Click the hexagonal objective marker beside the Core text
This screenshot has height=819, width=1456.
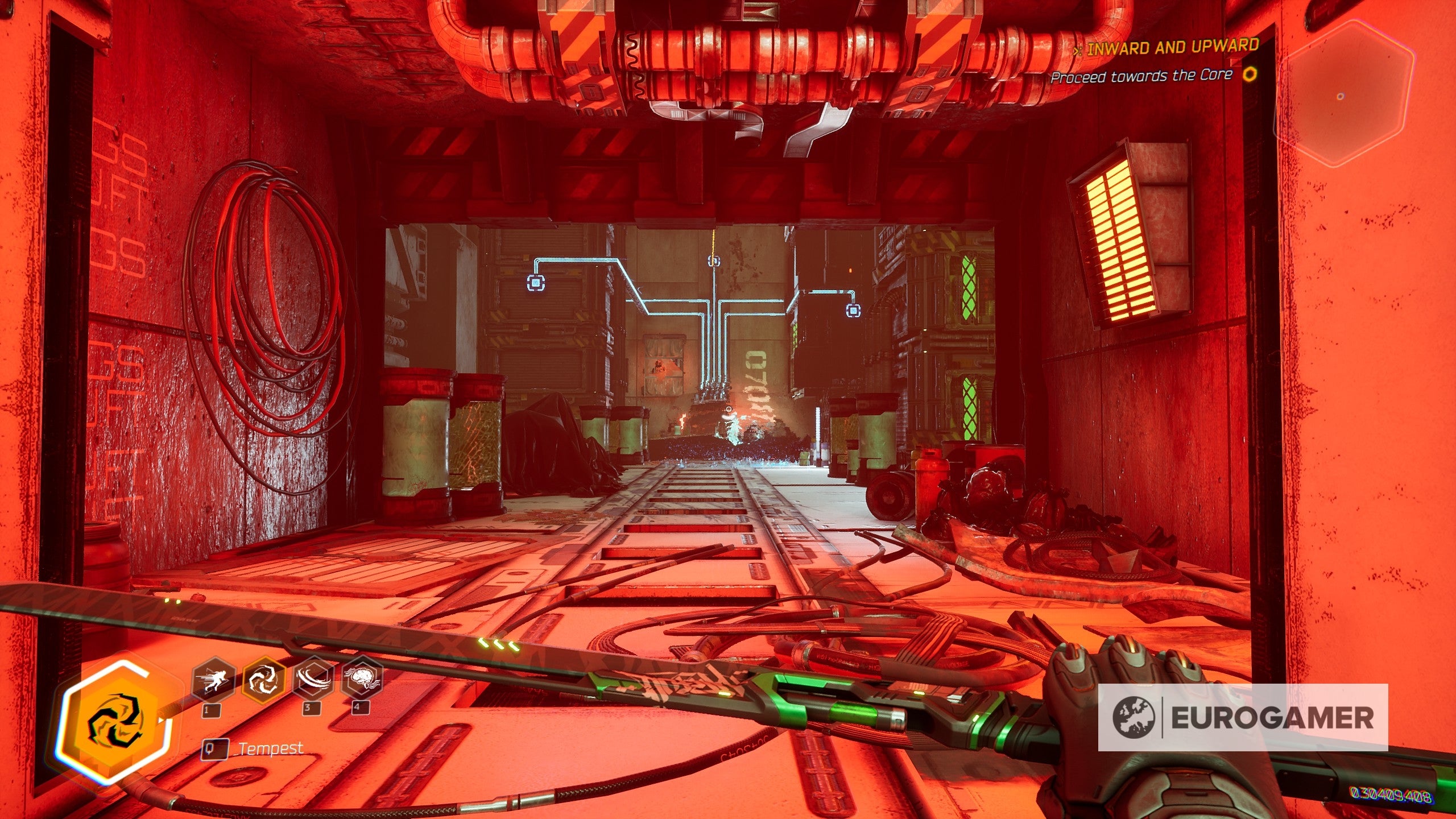pos(1251,76)
